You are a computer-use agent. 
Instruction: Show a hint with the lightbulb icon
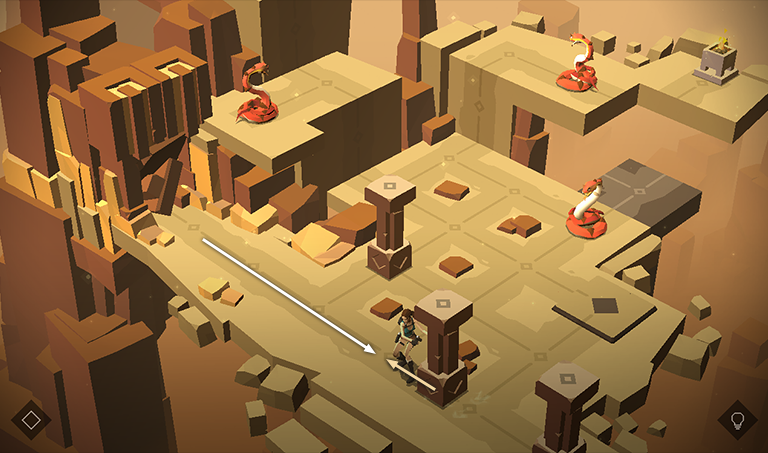(738, 419)
